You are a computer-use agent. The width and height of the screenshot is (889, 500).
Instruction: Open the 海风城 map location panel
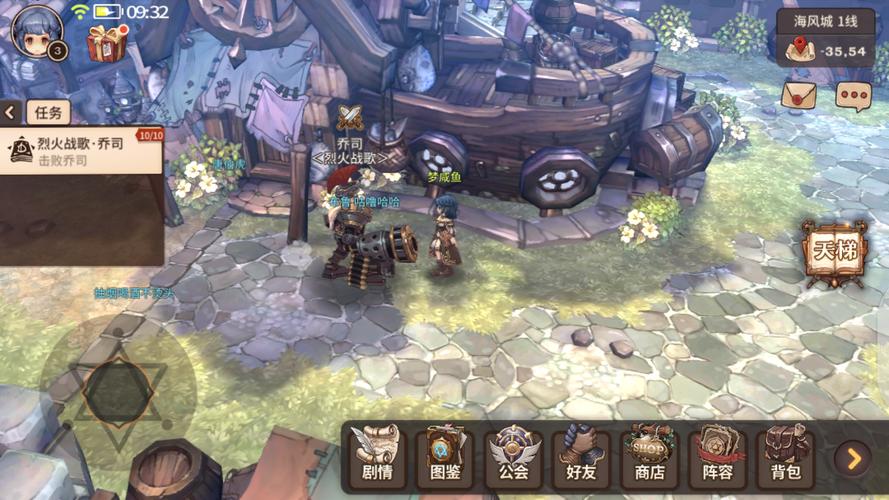(x=825, y=37)
